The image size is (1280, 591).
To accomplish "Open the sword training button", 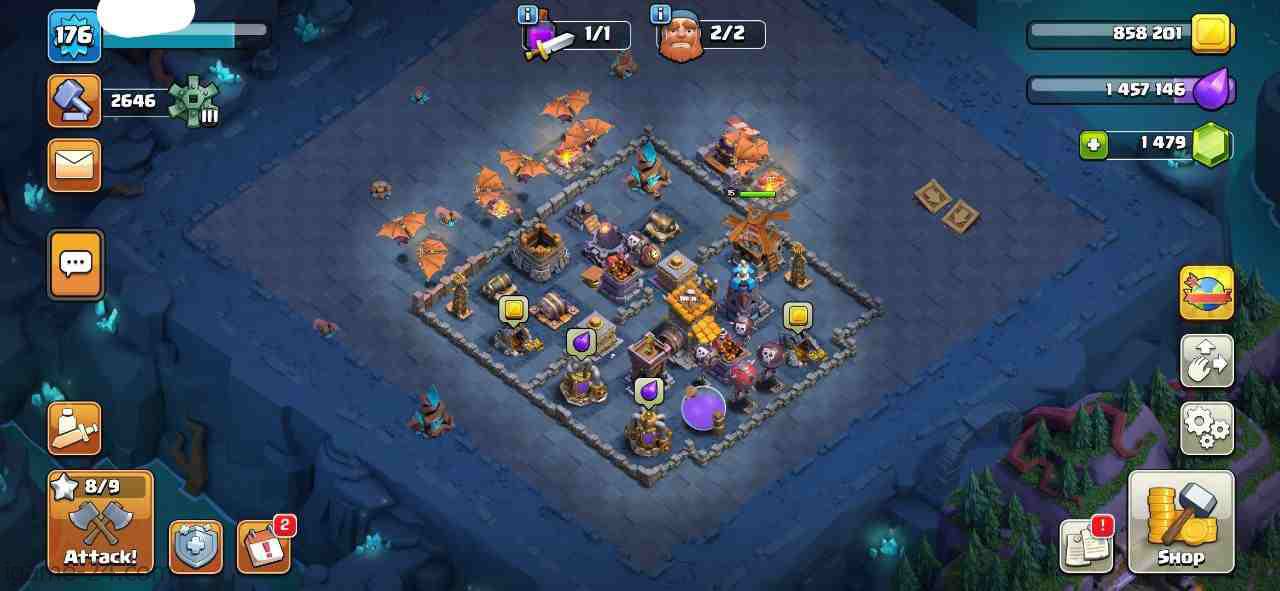I will pyautogui.click(x=75, y=428).
